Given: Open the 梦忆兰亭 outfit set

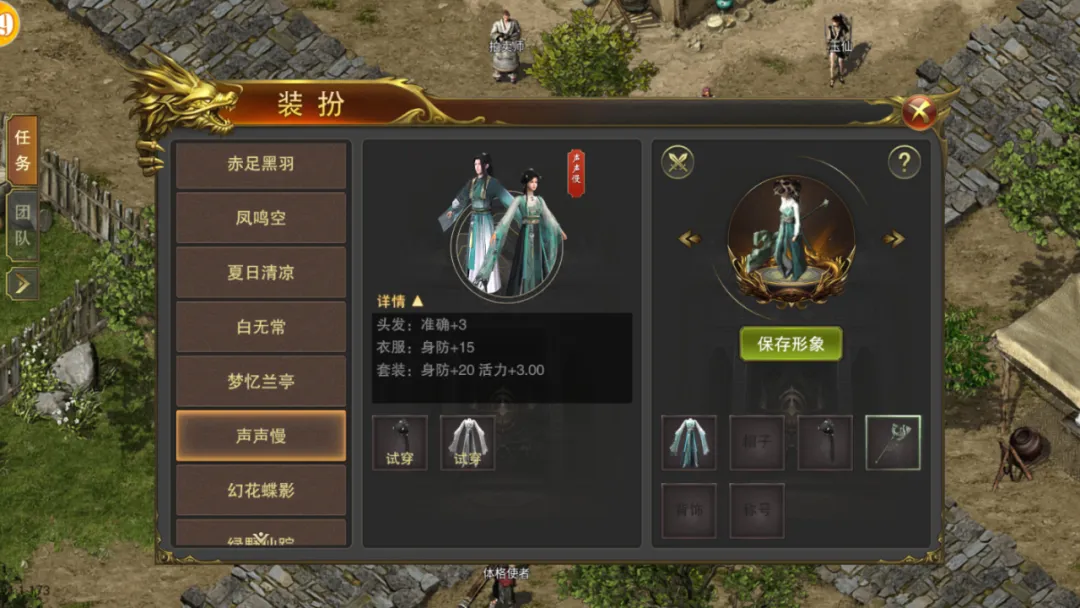Looking at the screenshot, I should tap(261, 381).
